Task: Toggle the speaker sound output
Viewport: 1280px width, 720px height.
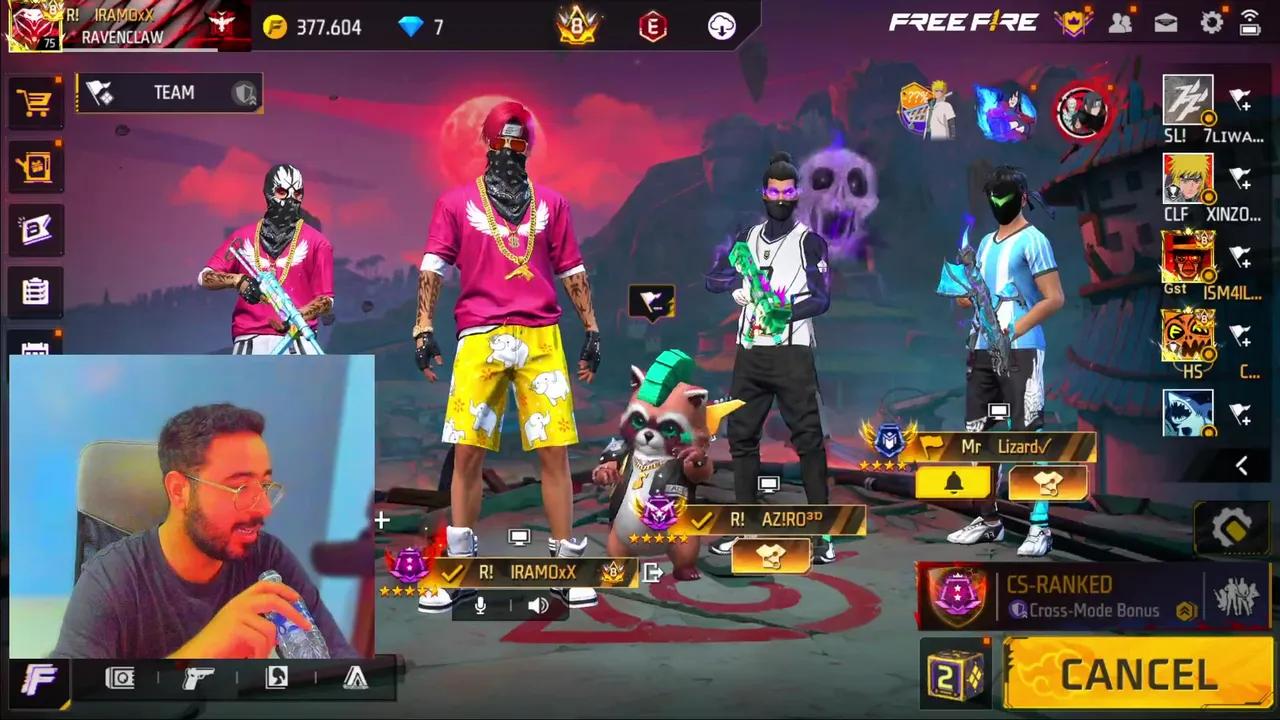Action: 539,604
